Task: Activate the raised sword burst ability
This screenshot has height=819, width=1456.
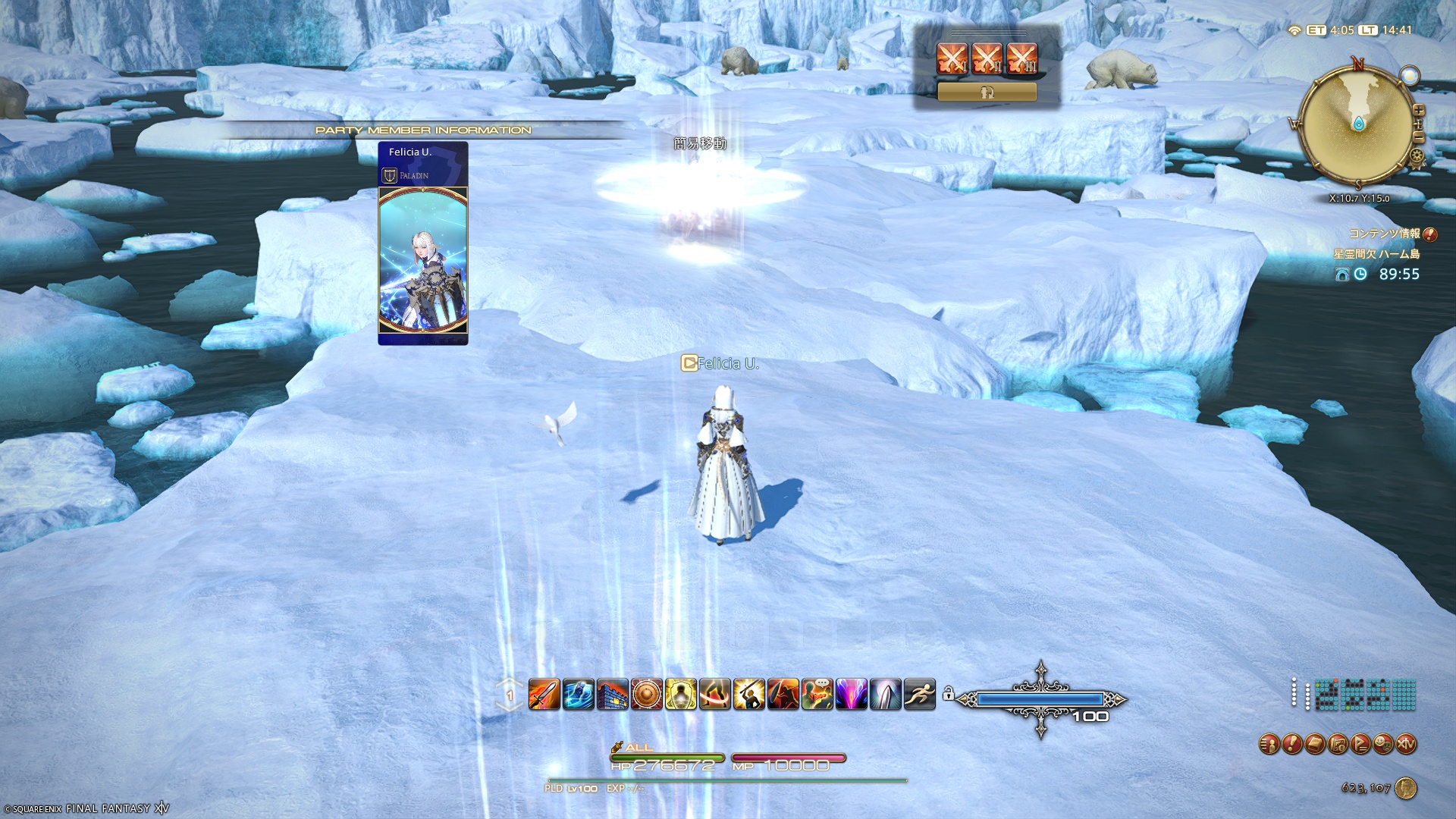Action: point(748,694)
